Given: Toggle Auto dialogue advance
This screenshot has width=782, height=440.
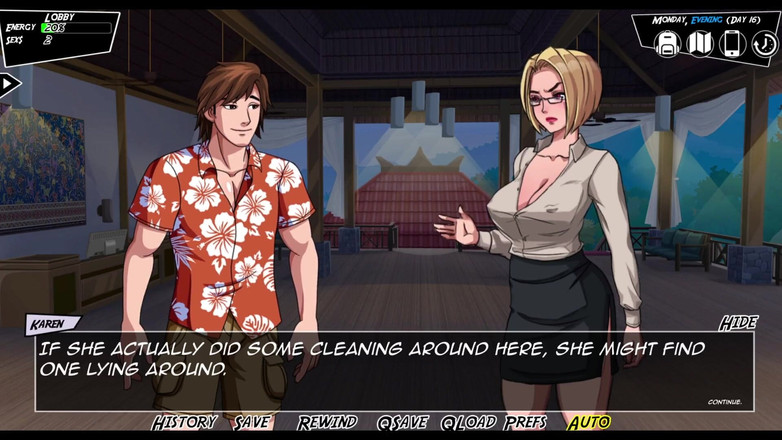Looking at the screenshot, I should tap(589, 423).
